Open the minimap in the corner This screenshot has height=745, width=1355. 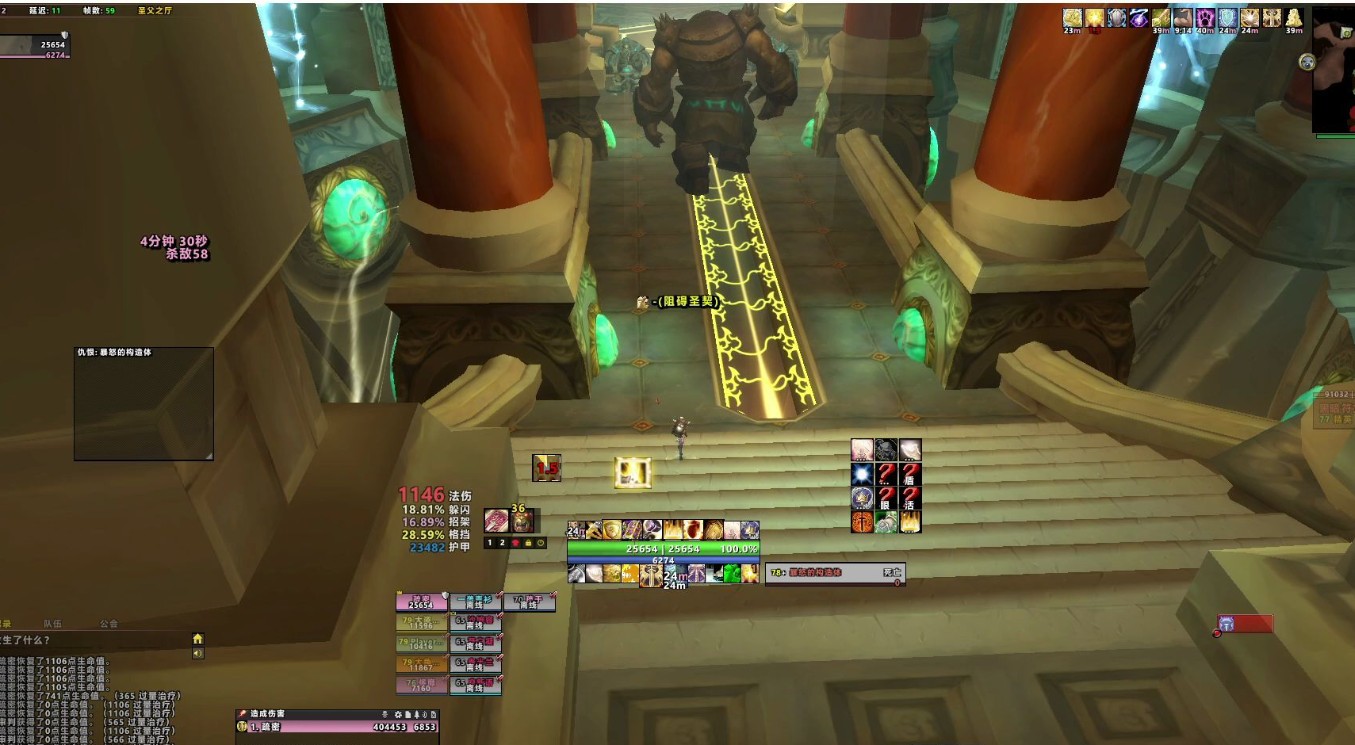click(1334, 70)
